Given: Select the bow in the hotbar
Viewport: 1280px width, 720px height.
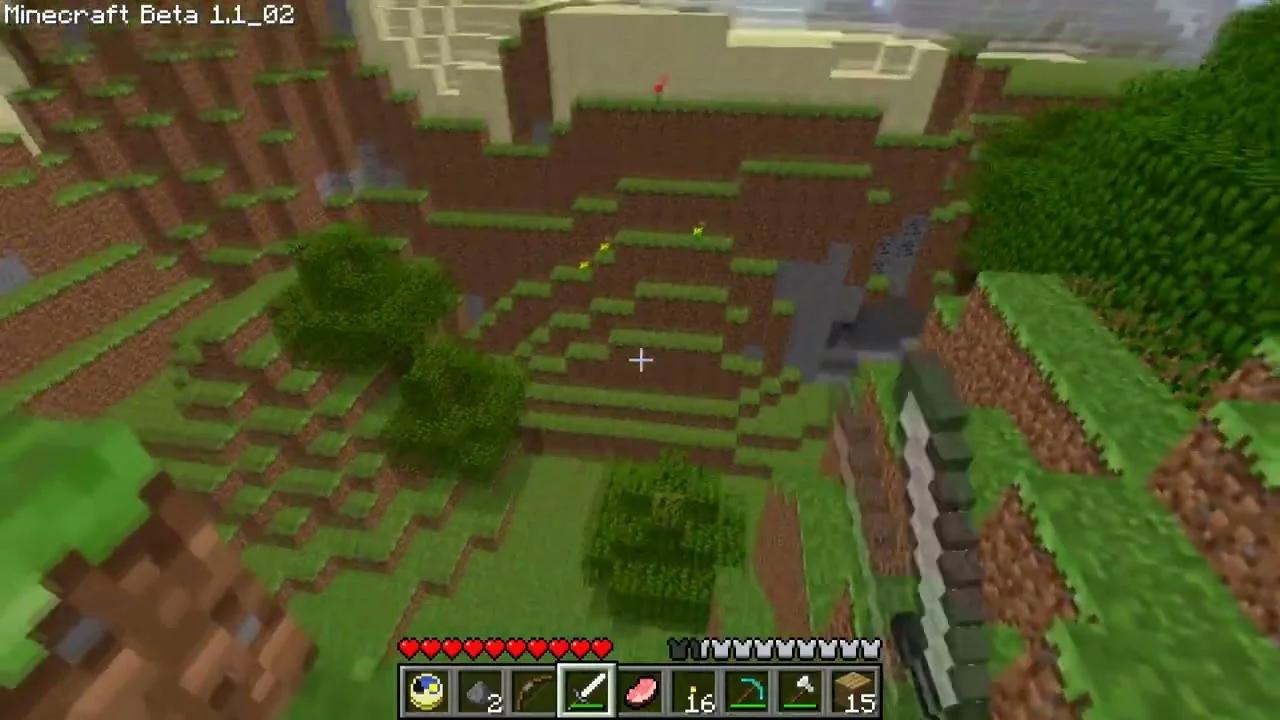Looking at the screenshot, I should [533, 690].
